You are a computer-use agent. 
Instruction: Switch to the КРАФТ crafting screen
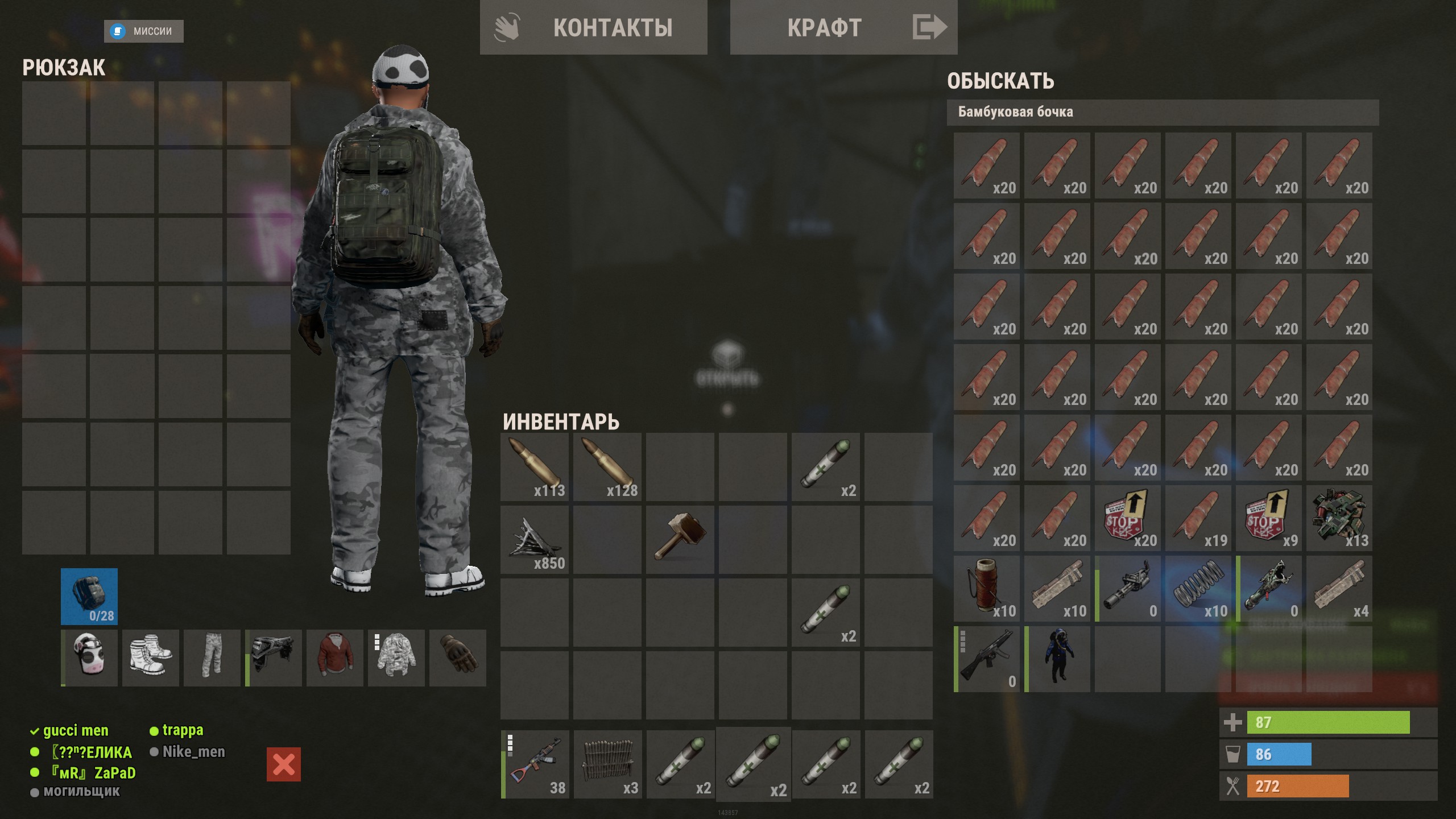tap(843, 27)
